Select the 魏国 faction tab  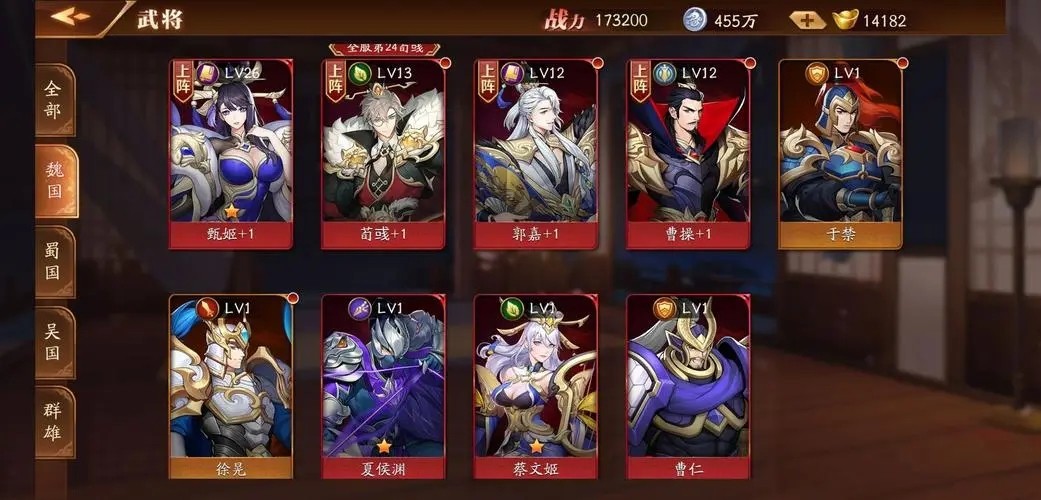[x=55, y=180]
